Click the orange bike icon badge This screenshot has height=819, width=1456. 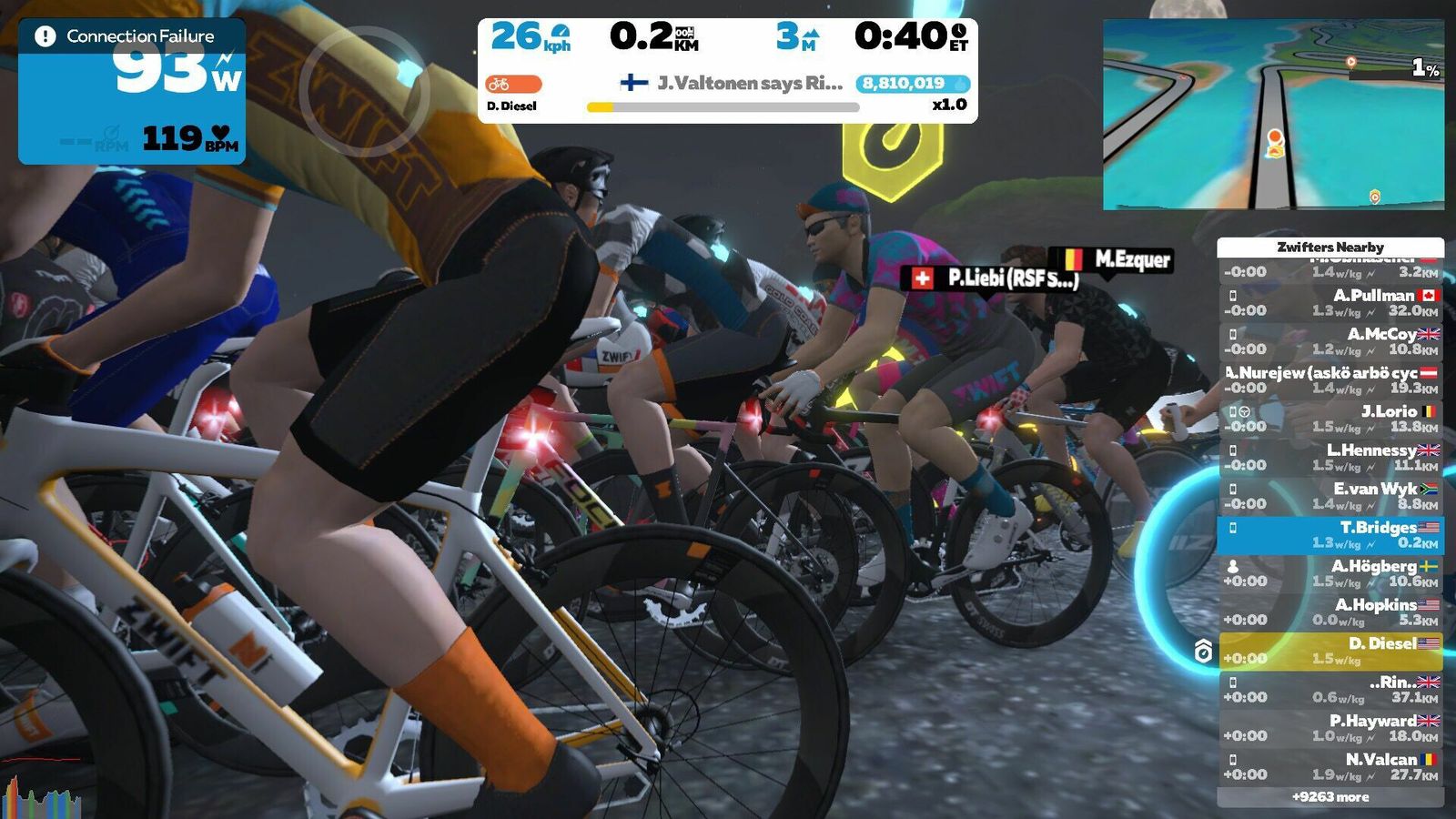[x=513, y=84]
